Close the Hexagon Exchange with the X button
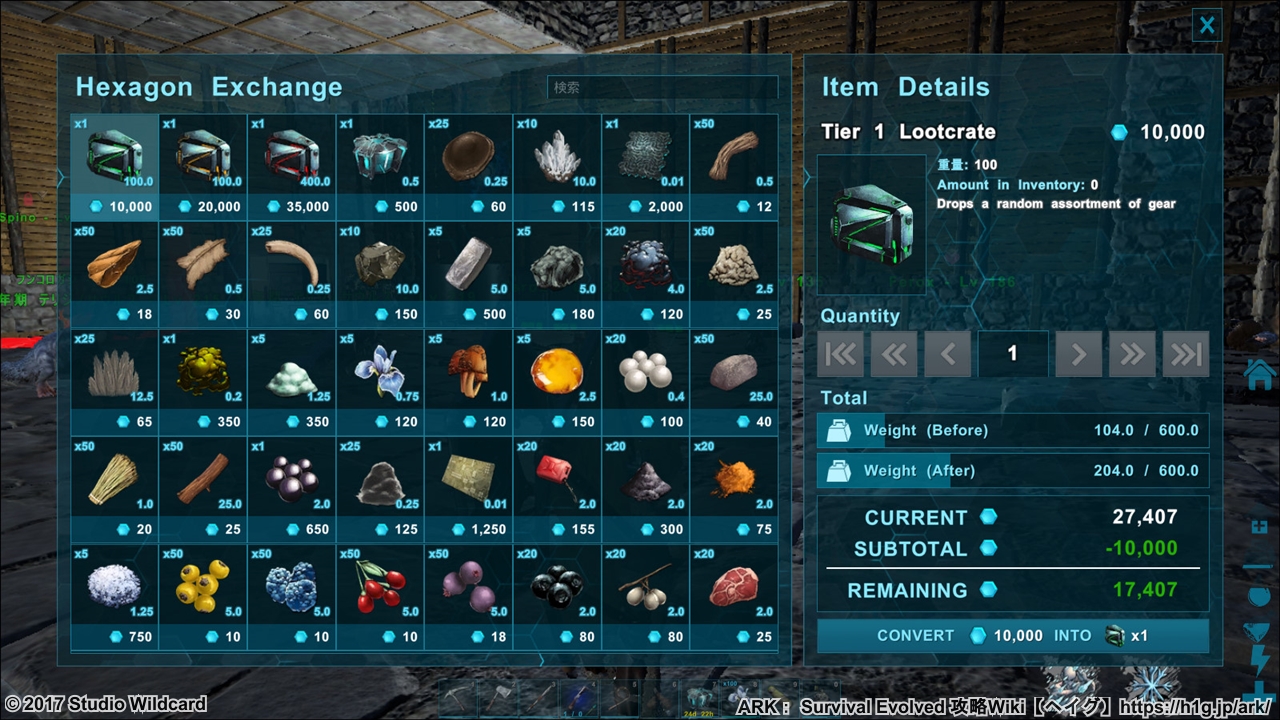 click(x=1207, y=25)
